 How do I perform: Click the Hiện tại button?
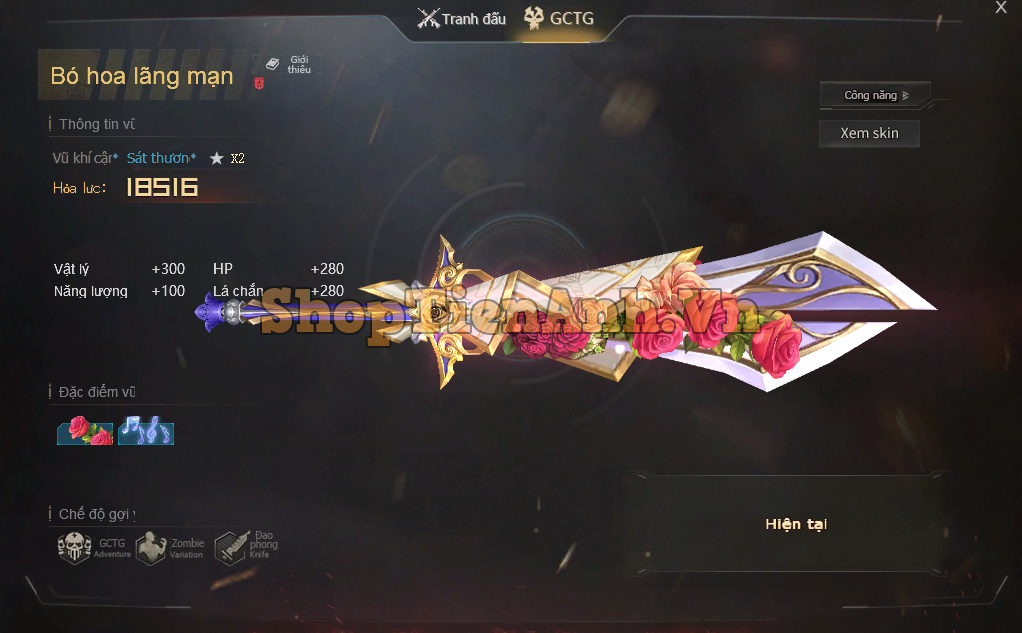pyautogui.click(x=796, y=524)
